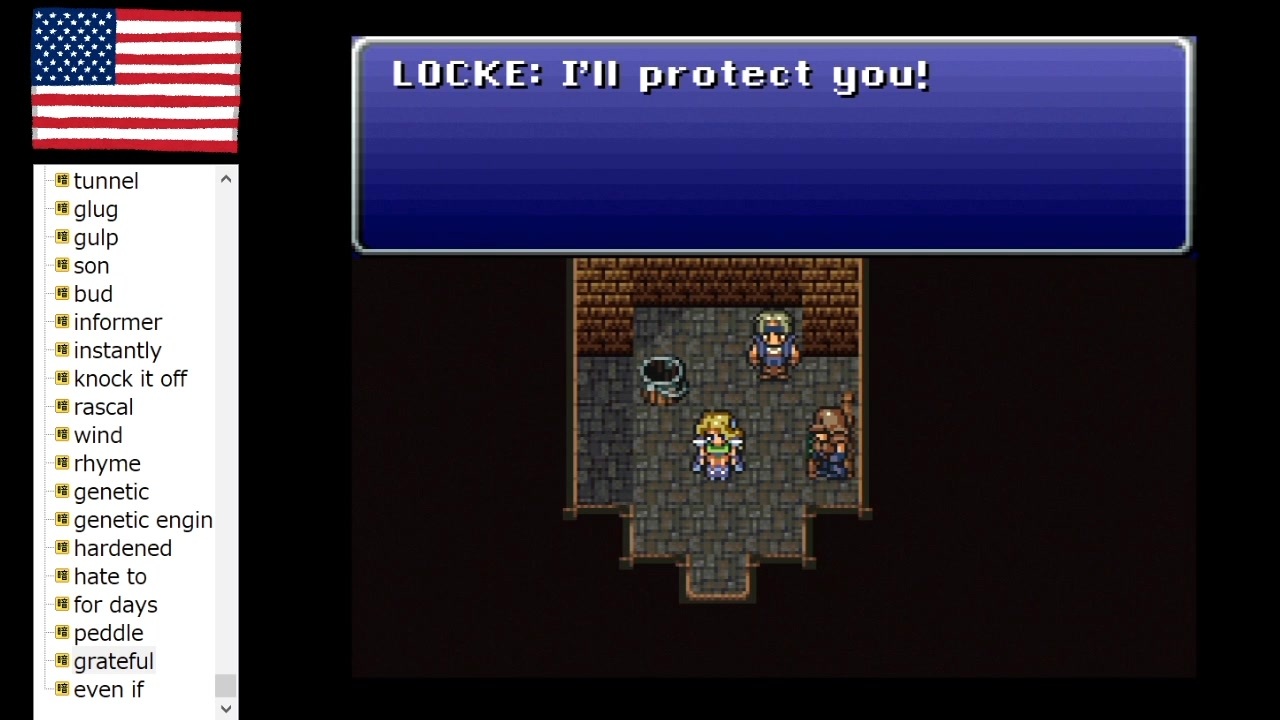Open the "bud" vocabulary entry

pyautogui.click(x=93, y=293)
